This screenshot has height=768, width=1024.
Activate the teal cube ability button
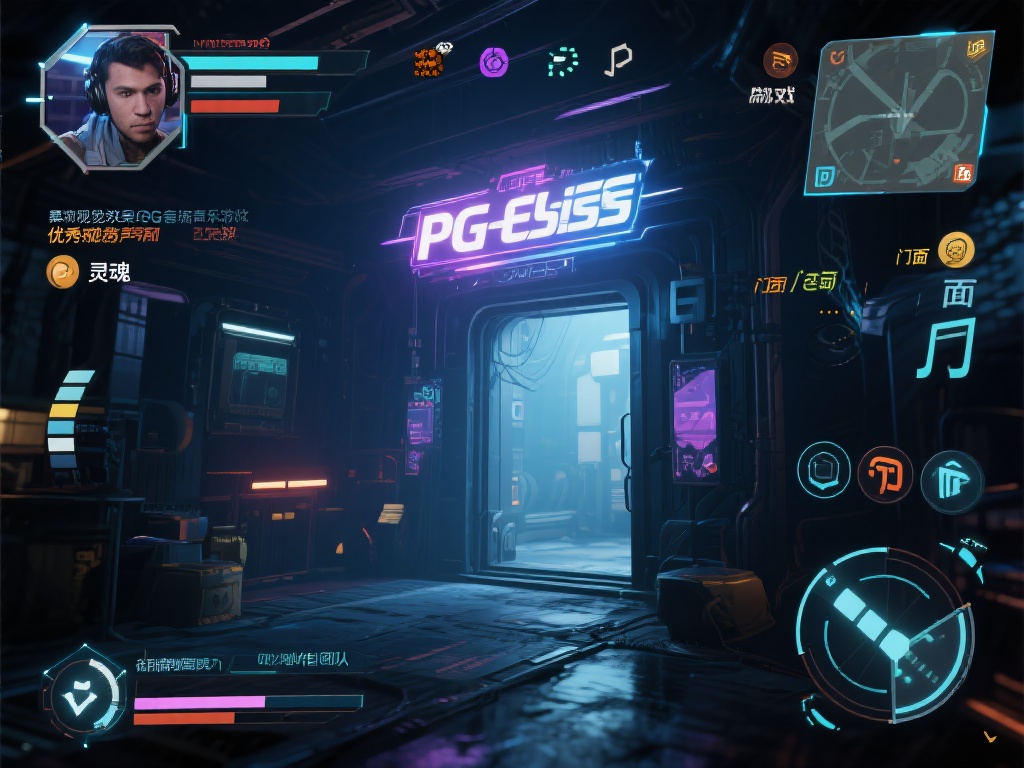point(823,469)
